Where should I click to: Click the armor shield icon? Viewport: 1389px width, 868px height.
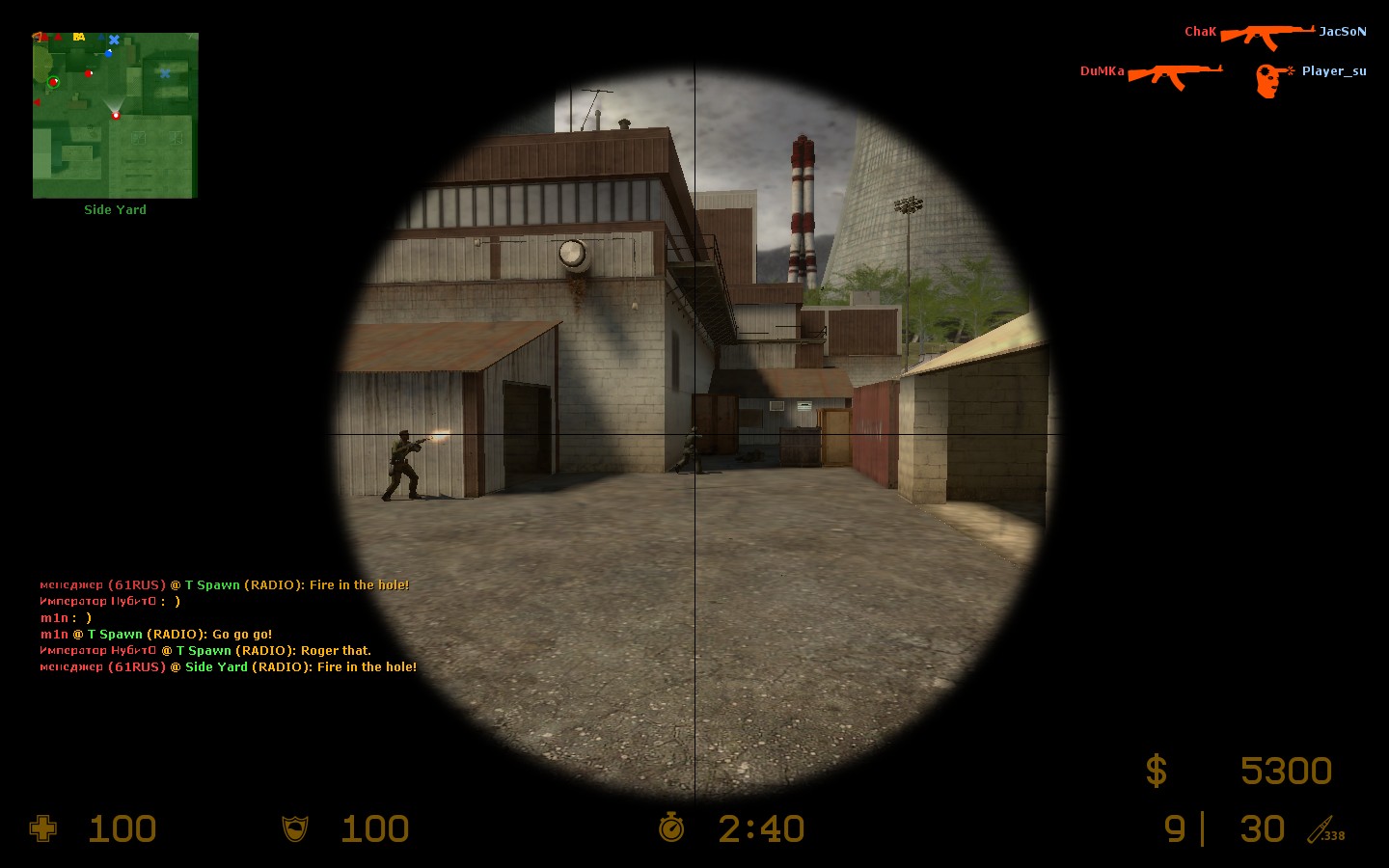[x=295, y=828]
